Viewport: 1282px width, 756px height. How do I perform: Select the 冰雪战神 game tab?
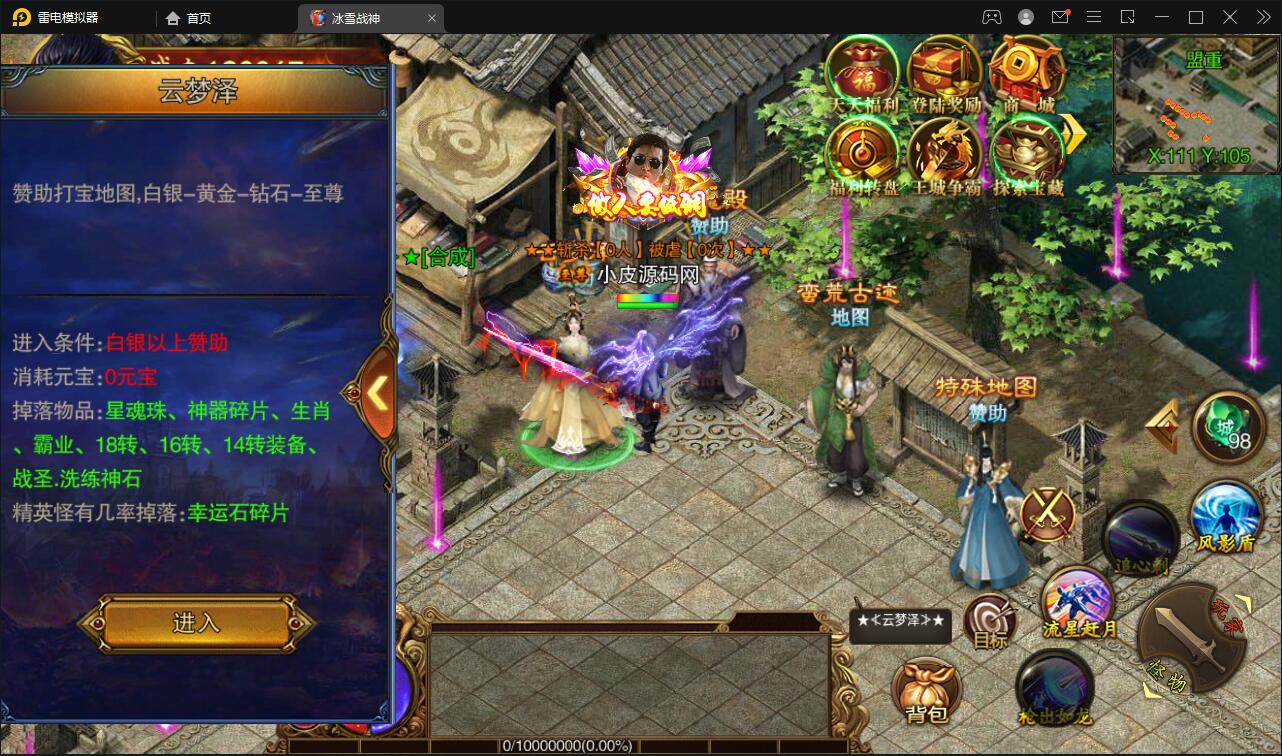click(360, 18)
